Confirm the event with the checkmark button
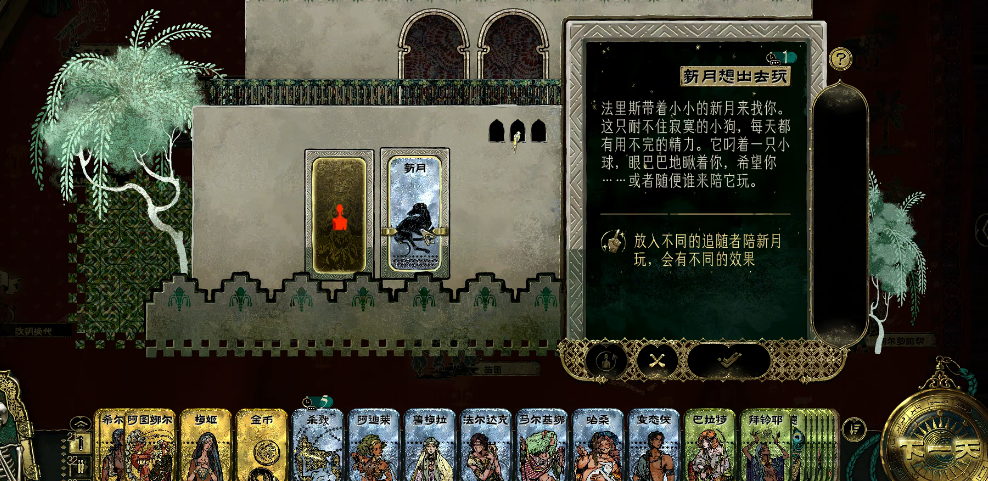The image size is (988, 481). (728, 362)
